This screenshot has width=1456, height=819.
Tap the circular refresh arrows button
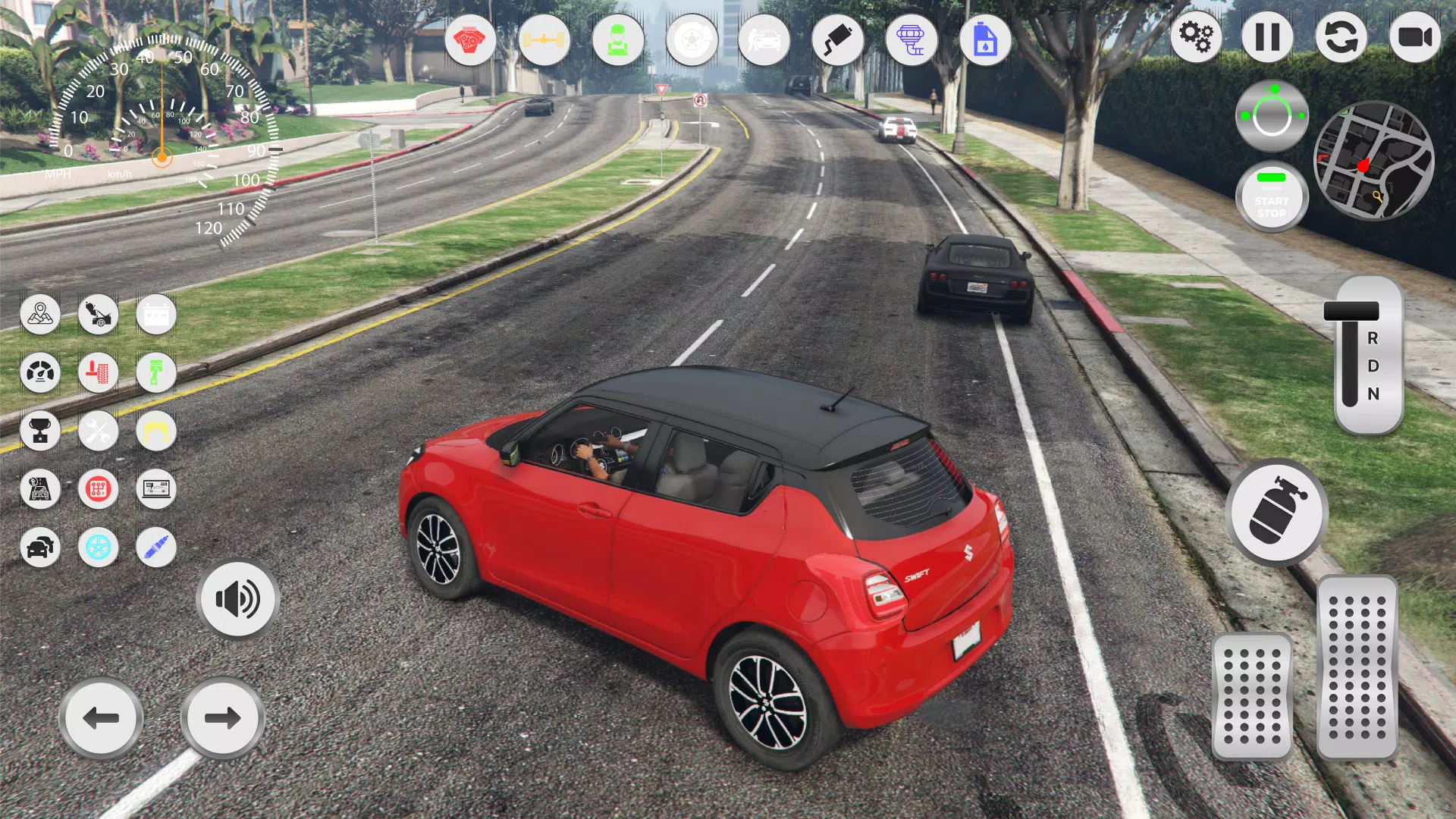1341,37
